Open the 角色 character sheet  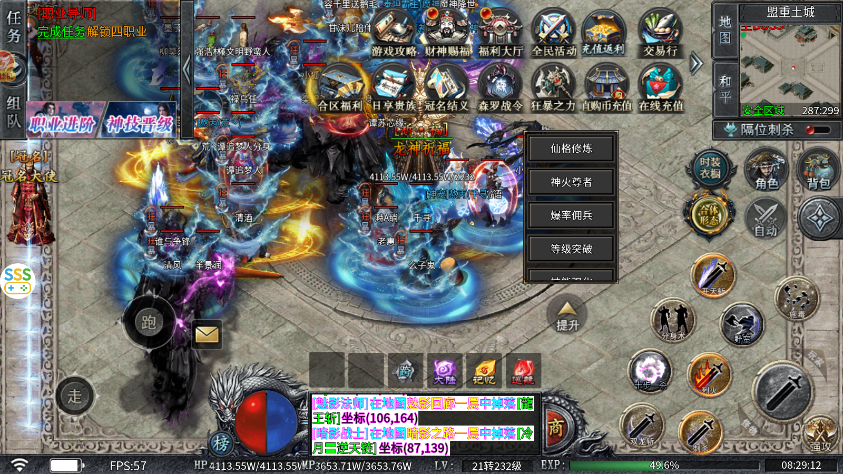tap(767, 170)
